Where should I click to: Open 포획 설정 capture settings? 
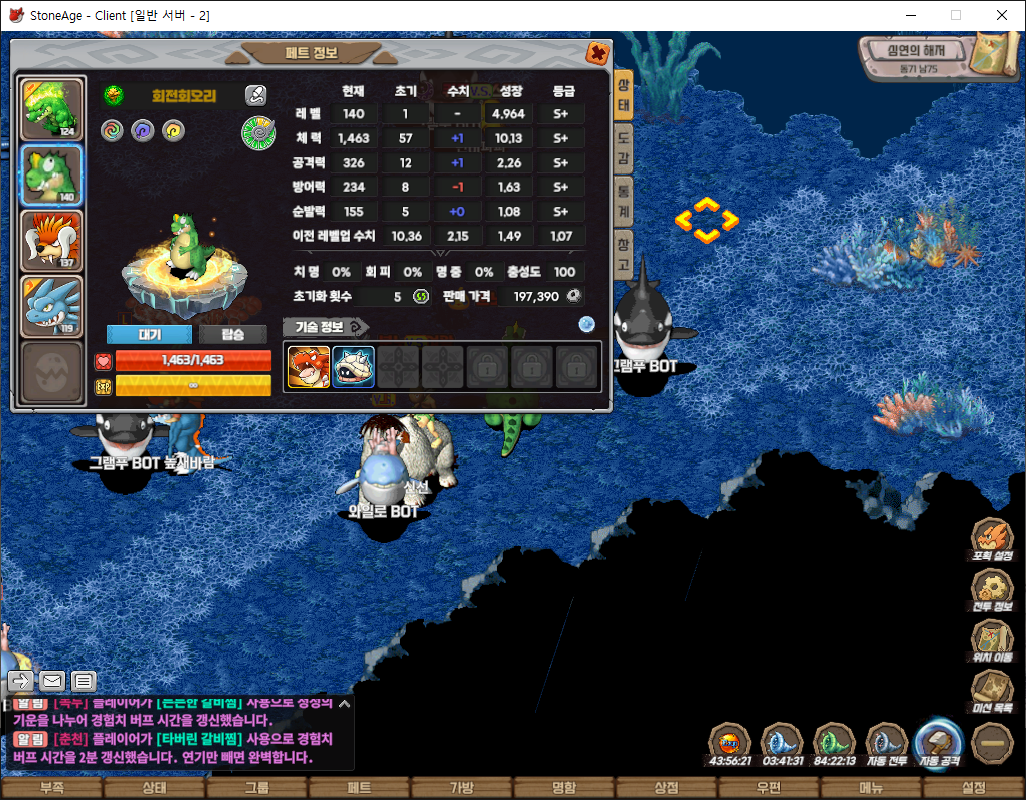tap(992, 541)
